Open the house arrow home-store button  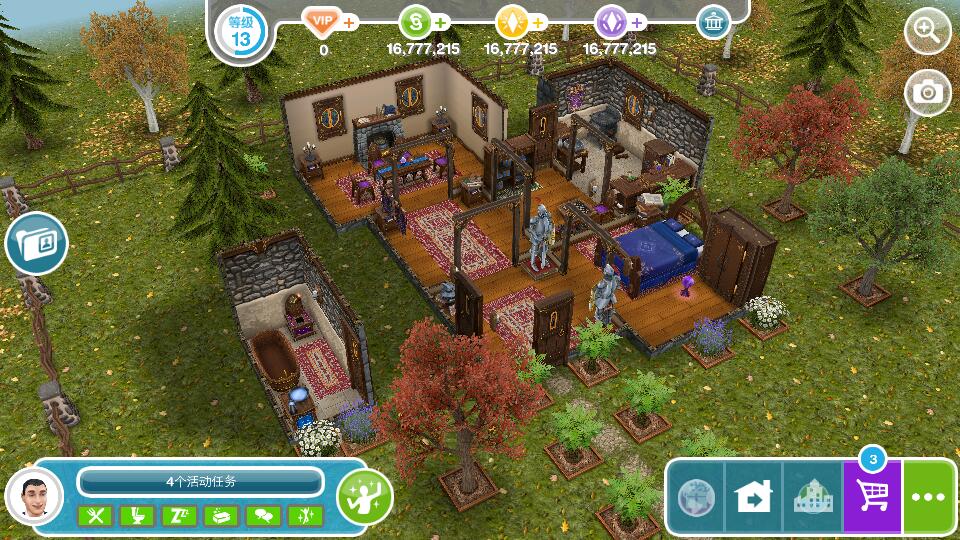754,497
